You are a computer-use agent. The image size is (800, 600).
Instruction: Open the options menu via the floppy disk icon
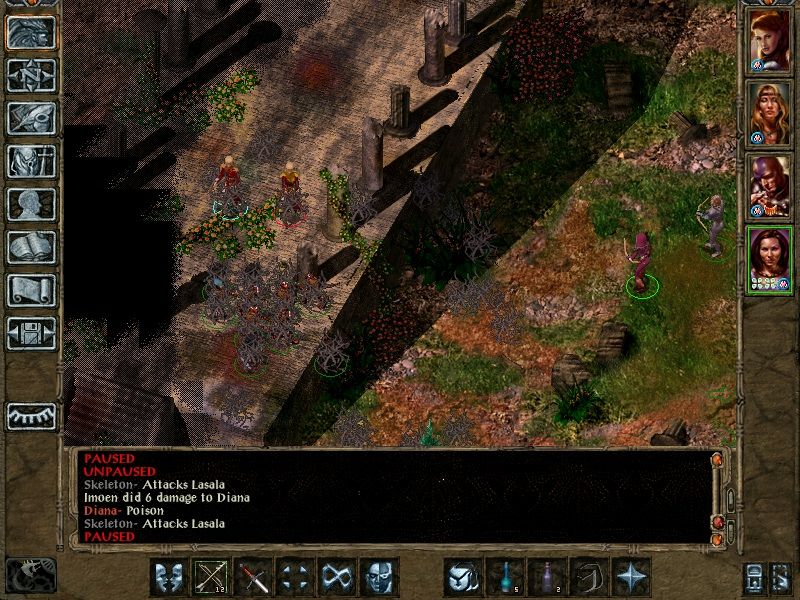tap(31, 332)
